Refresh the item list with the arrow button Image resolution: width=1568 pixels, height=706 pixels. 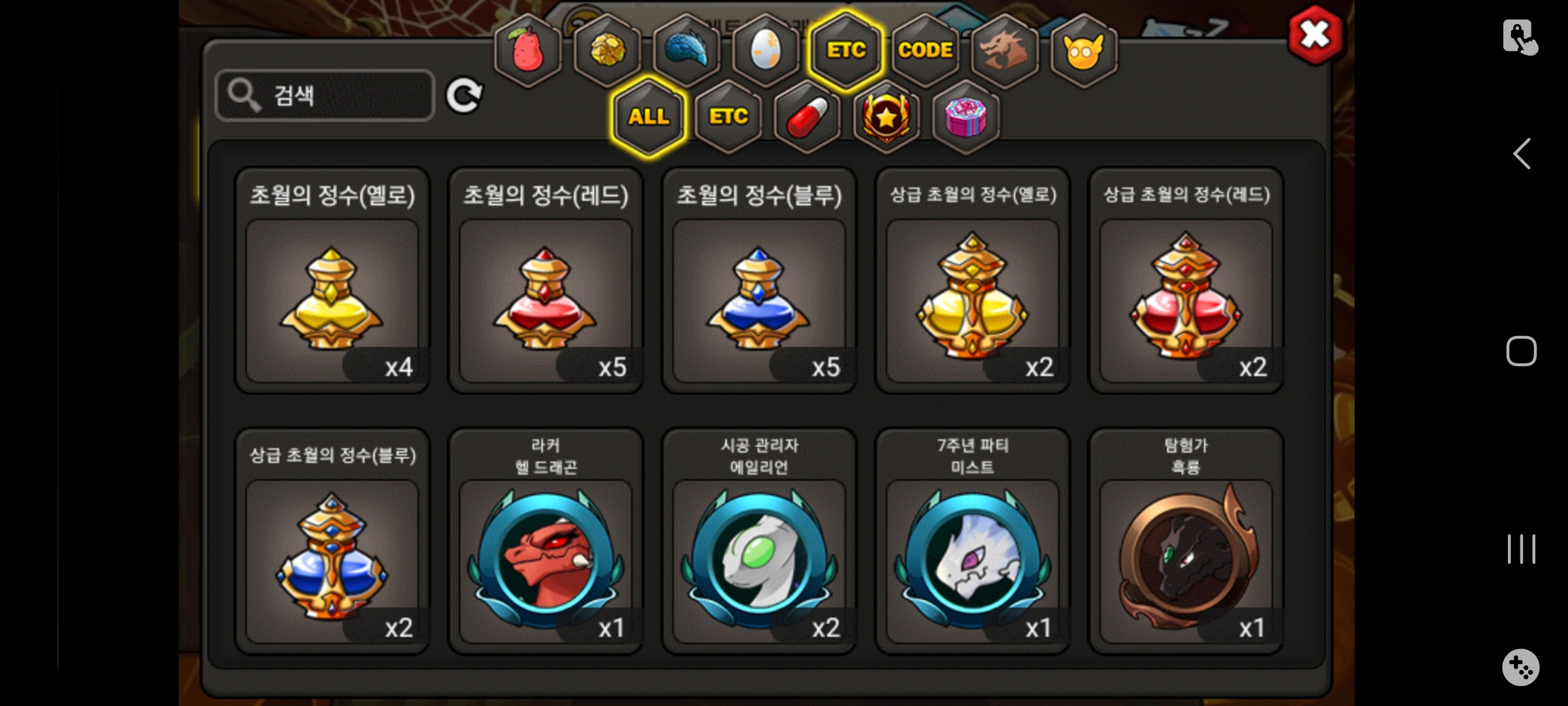(464, 96)
